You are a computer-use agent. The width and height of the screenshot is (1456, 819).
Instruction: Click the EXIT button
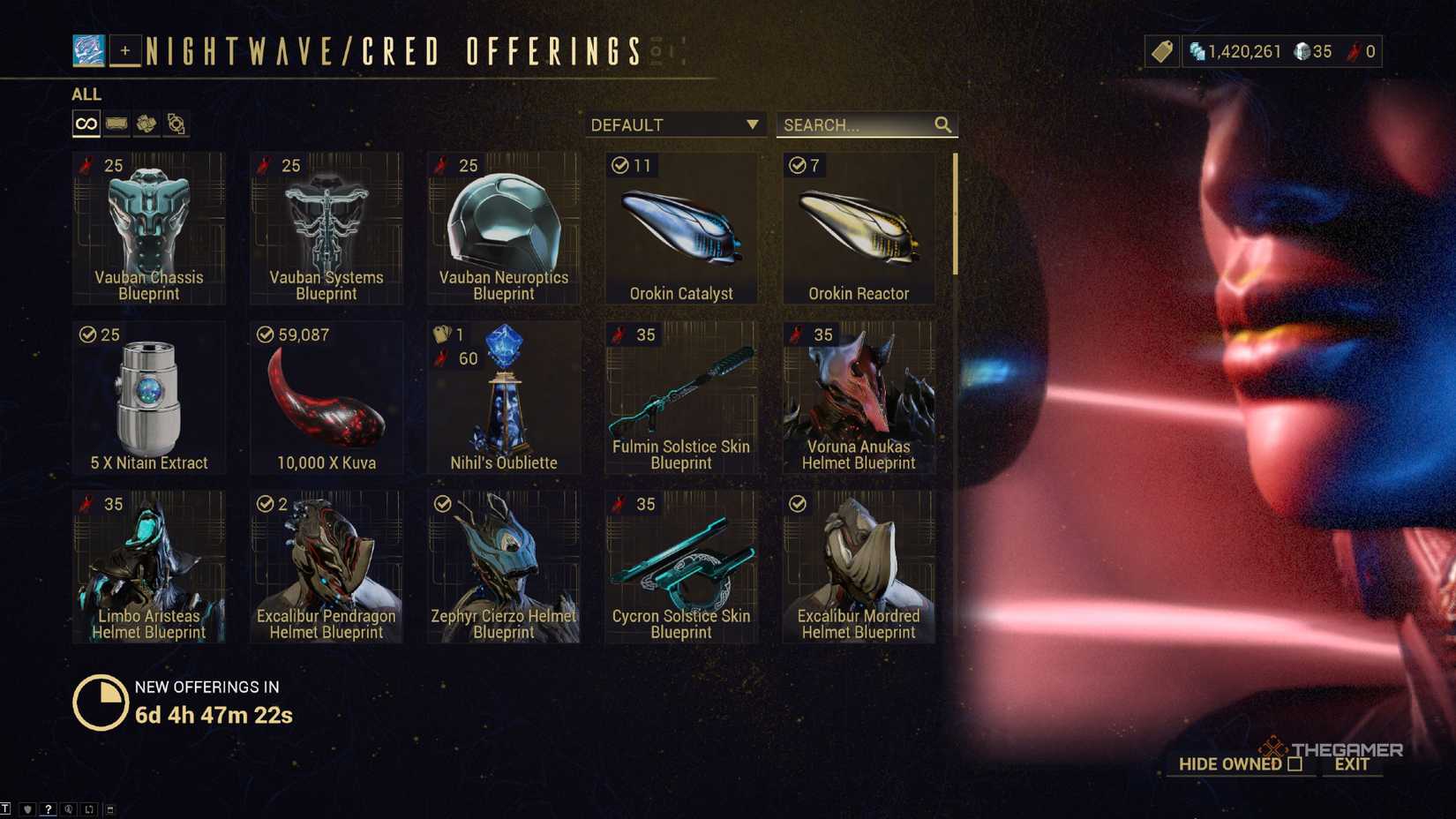point(1351,764)
